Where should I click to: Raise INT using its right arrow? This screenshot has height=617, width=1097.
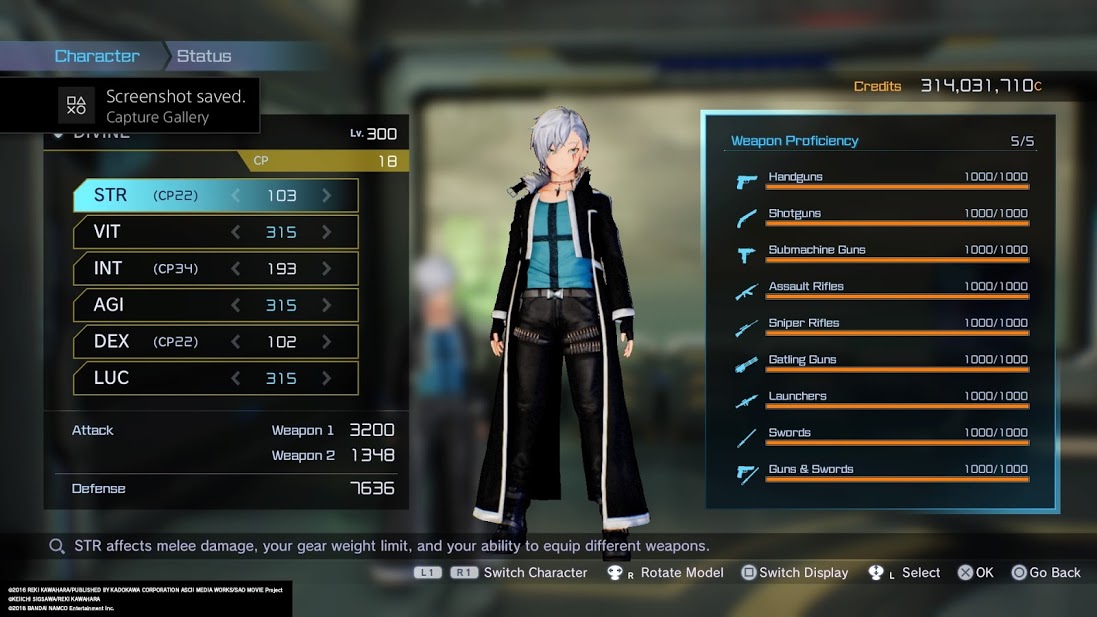point(327,268)
